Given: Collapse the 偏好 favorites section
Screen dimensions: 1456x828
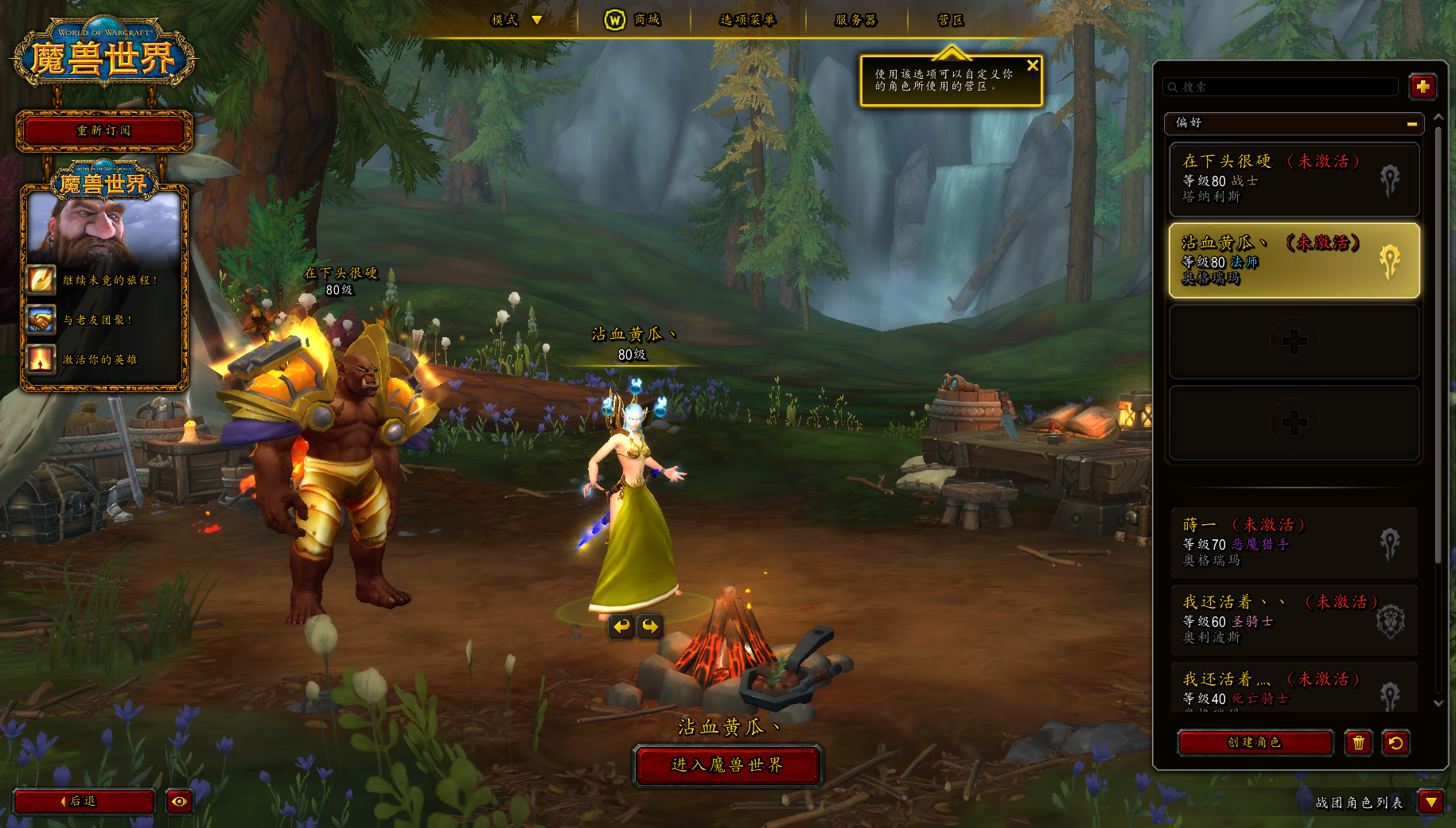Looking at the screenshot, I should (x=1411, y=123).
